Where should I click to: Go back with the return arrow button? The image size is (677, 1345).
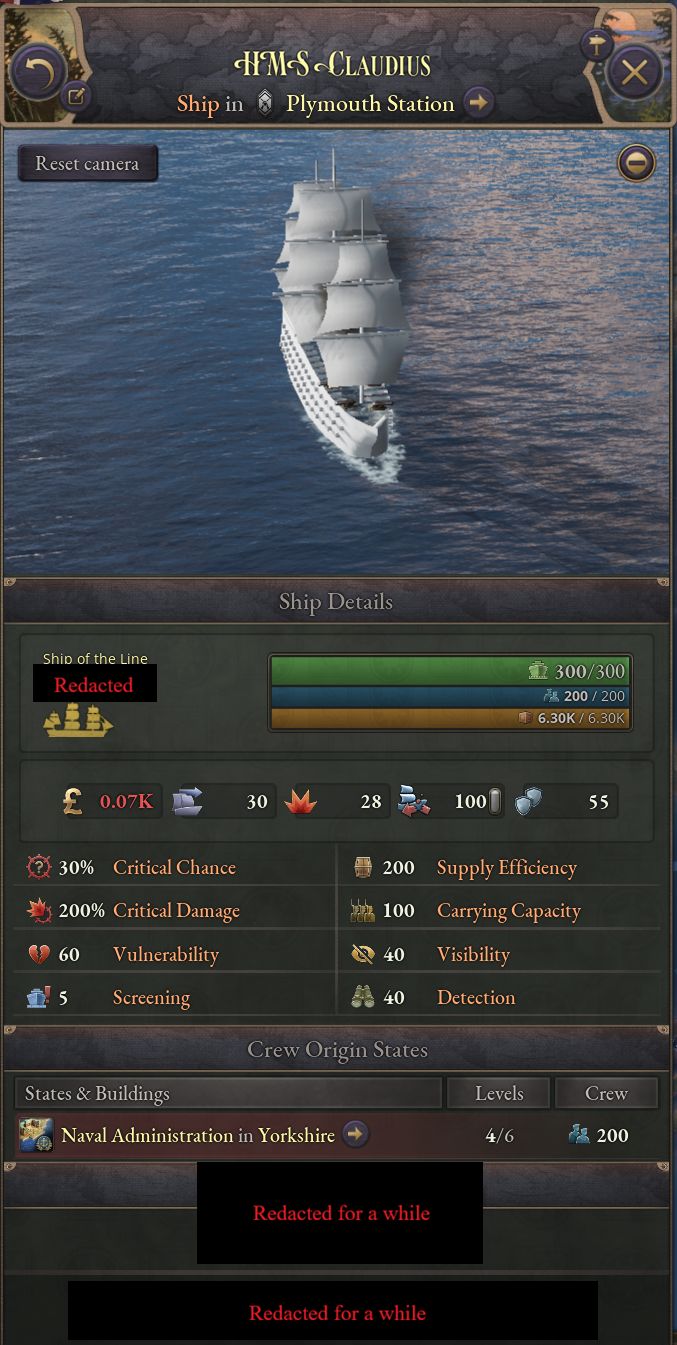[38, 72]
